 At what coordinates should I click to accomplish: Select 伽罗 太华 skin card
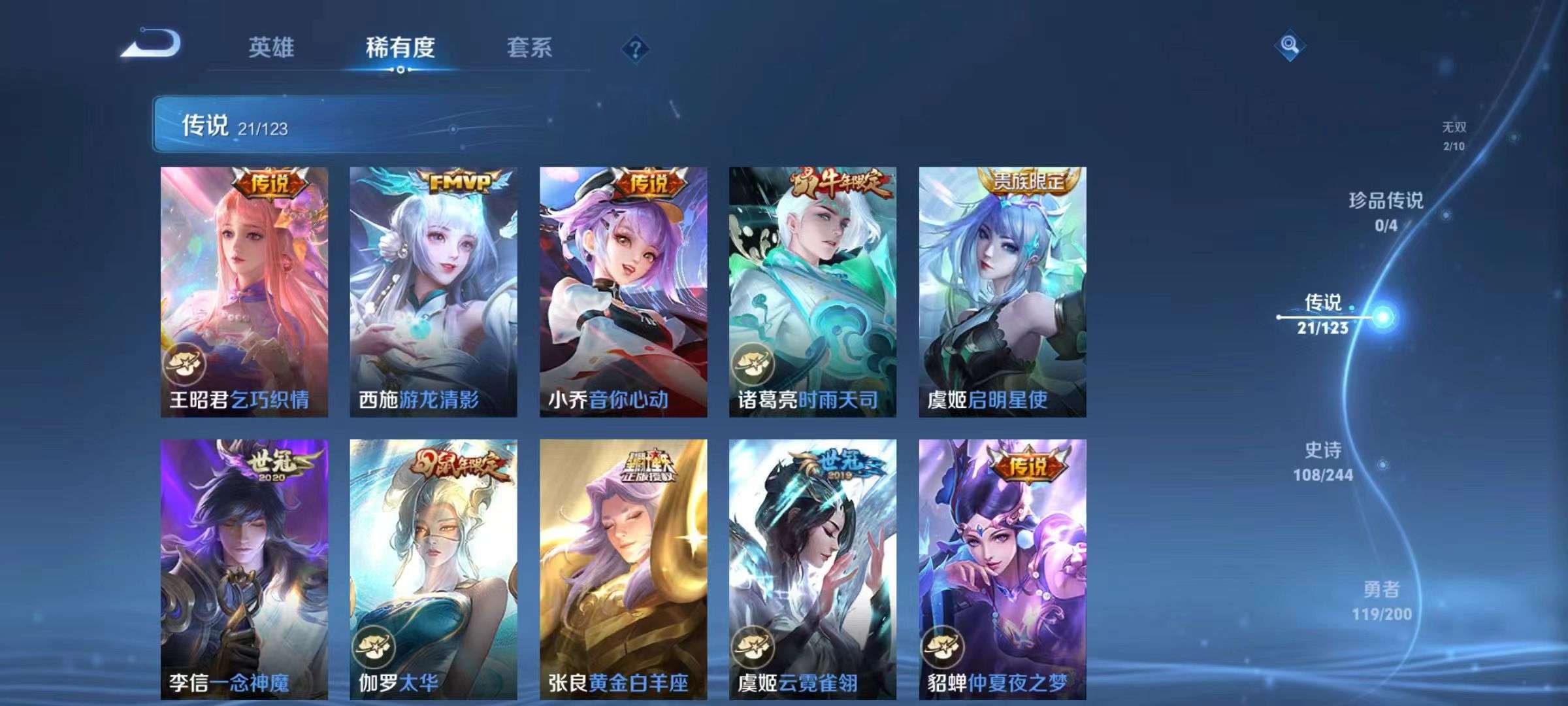[433, 569]
